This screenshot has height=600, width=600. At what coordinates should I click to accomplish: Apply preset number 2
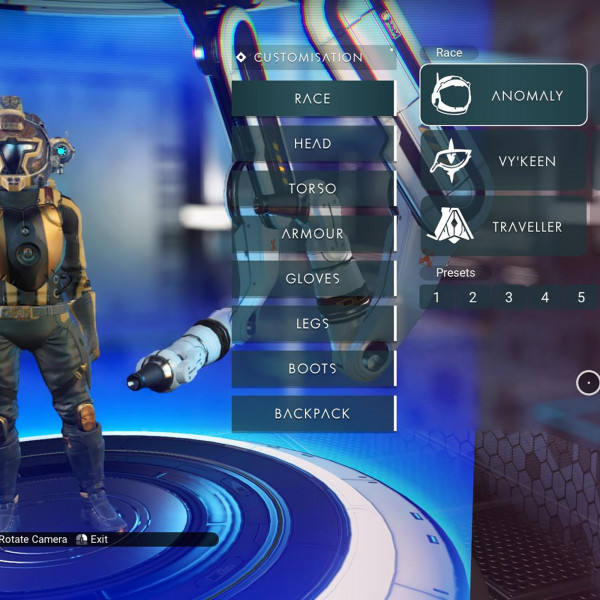[473, 297]
